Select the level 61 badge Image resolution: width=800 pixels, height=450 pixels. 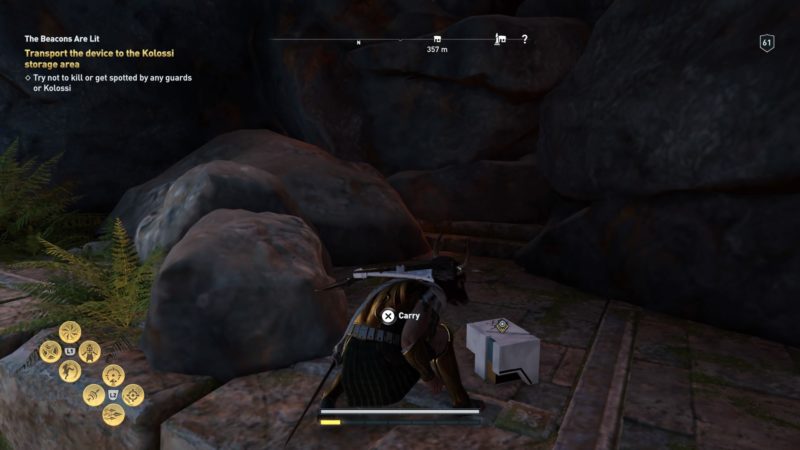[767, 43]
